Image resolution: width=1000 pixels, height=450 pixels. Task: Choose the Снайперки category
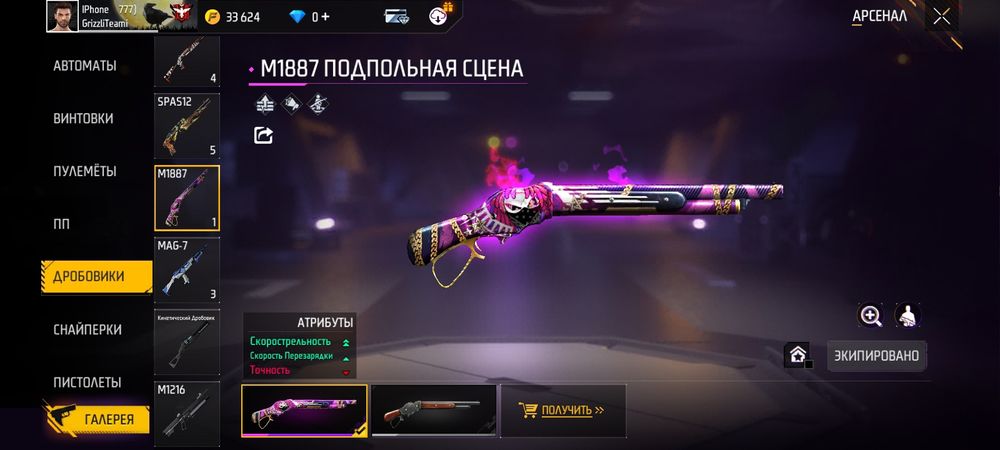tap(87, 329)
